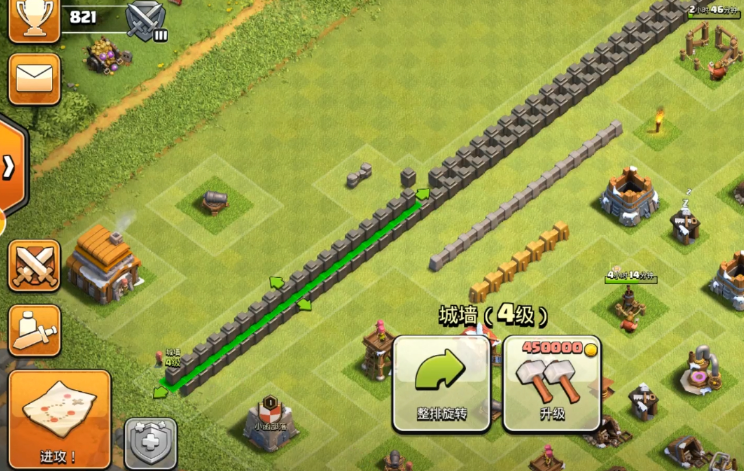Rotate the wall row with 整排旋转
This screenshot has width=744, height=471.
tap(441, 382)
